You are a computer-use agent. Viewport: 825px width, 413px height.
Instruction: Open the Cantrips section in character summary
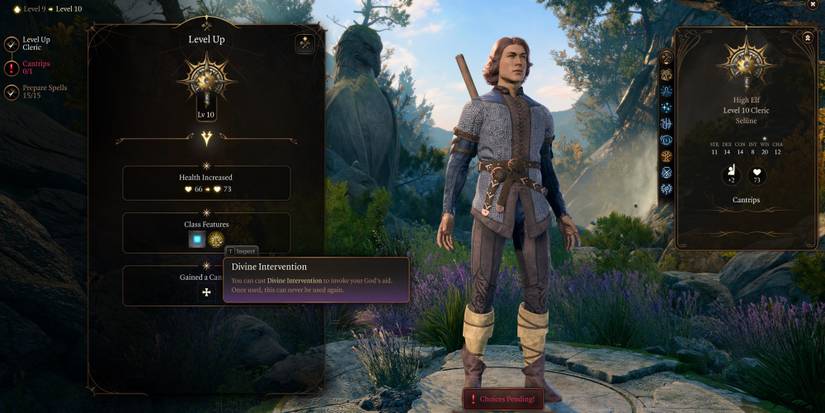point(746,200)
